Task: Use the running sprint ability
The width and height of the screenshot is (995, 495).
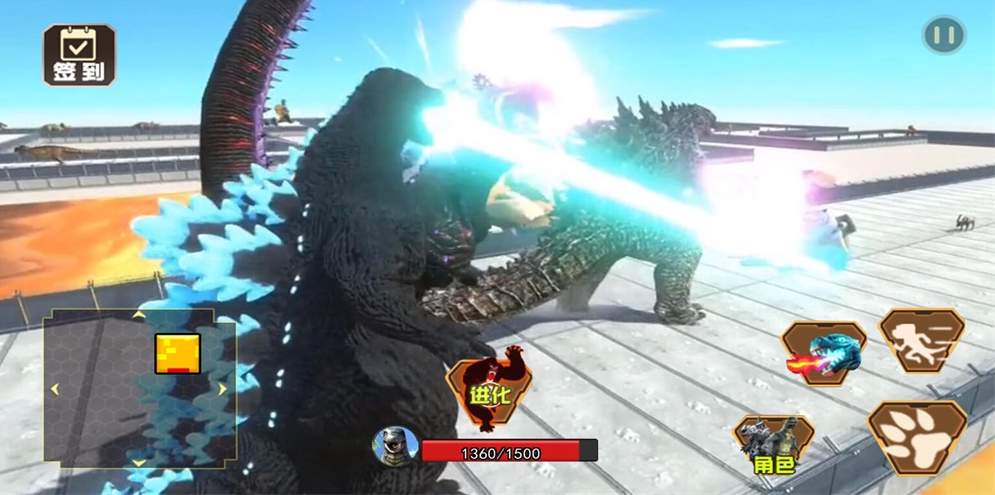Action: (x=921, y=340)
